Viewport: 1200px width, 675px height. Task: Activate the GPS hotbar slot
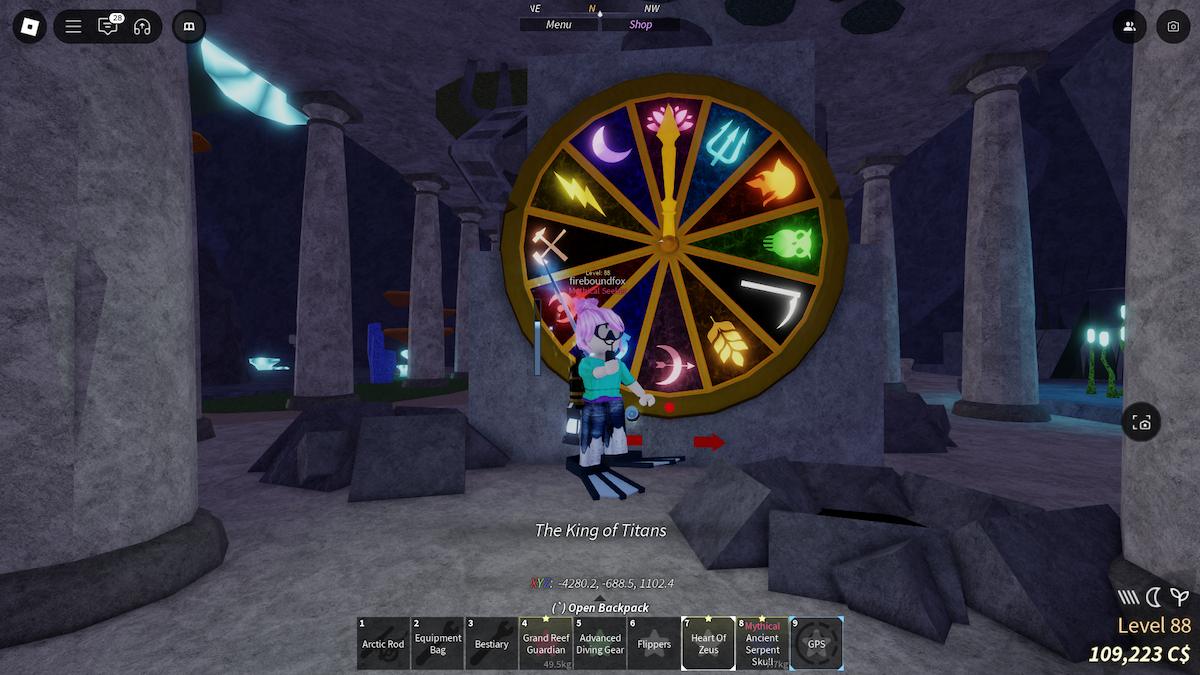pos(816,643)
